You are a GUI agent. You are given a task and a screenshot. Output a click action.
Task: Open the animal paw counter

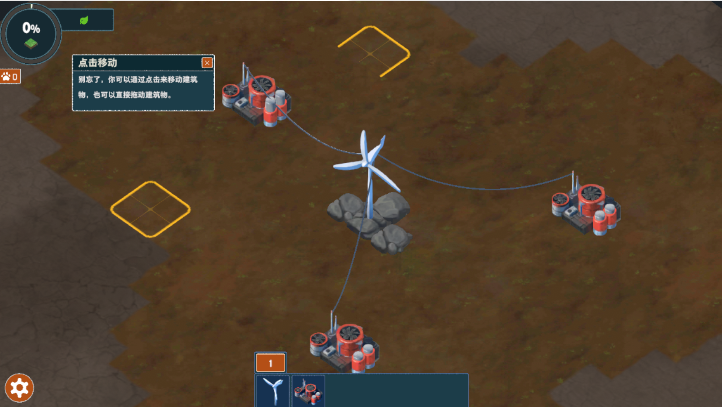[10, 76]
